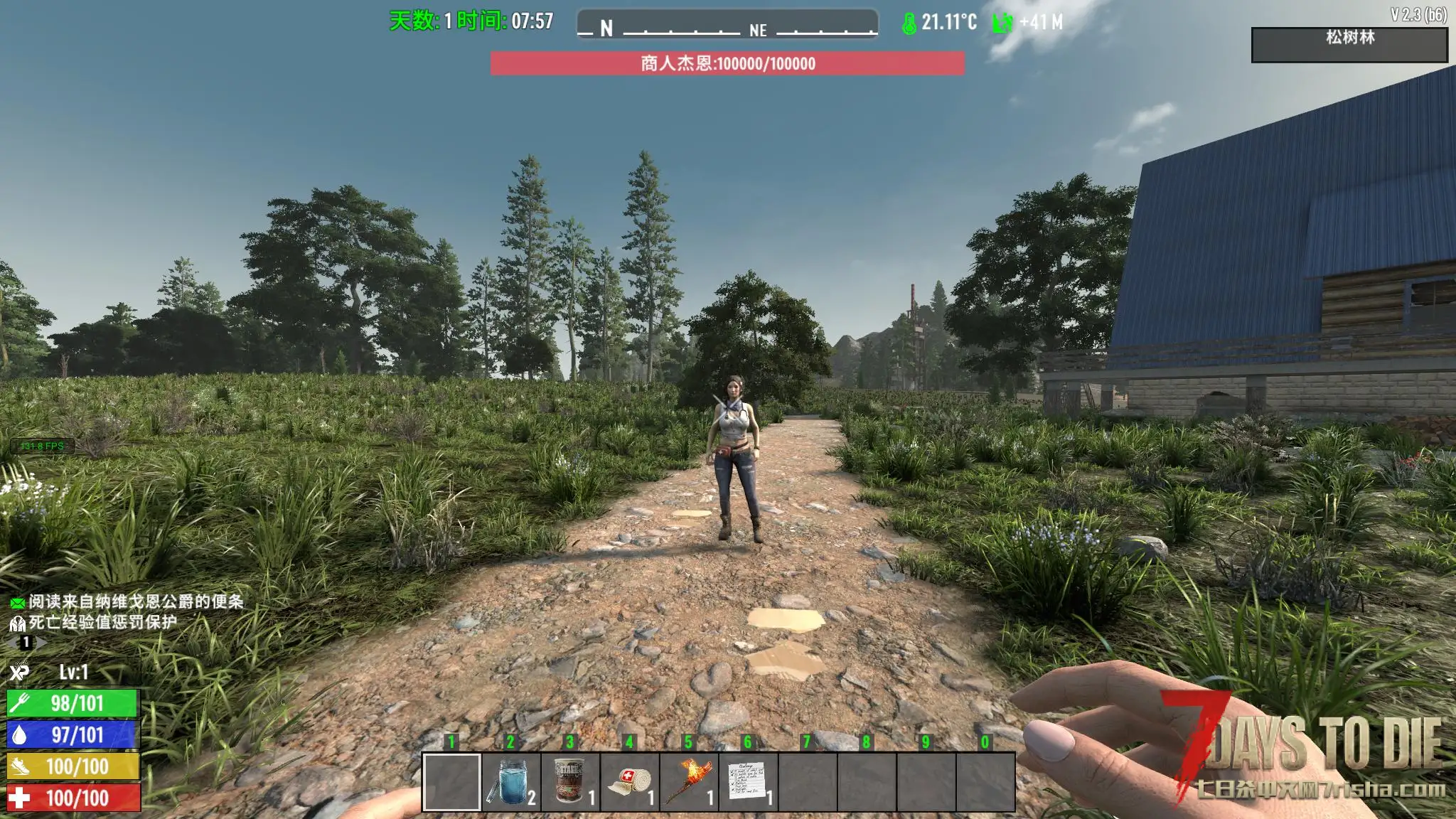Screen dimensions: 1456x819
Task: Choose the first aid bandage slot
Action: pos(629,781)
